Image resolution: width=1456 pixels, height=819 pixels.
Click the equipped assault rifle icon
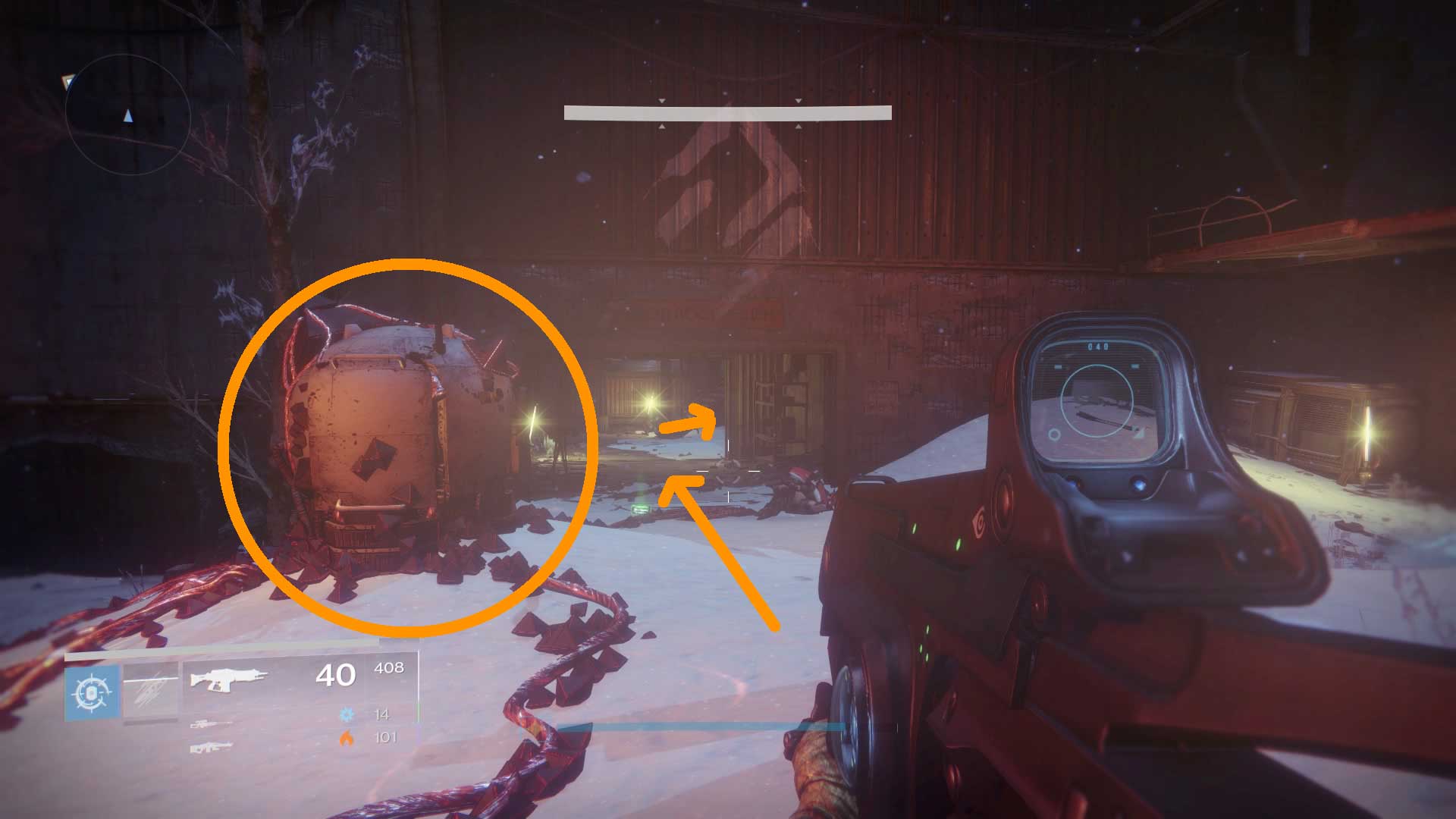coord(227,679)
